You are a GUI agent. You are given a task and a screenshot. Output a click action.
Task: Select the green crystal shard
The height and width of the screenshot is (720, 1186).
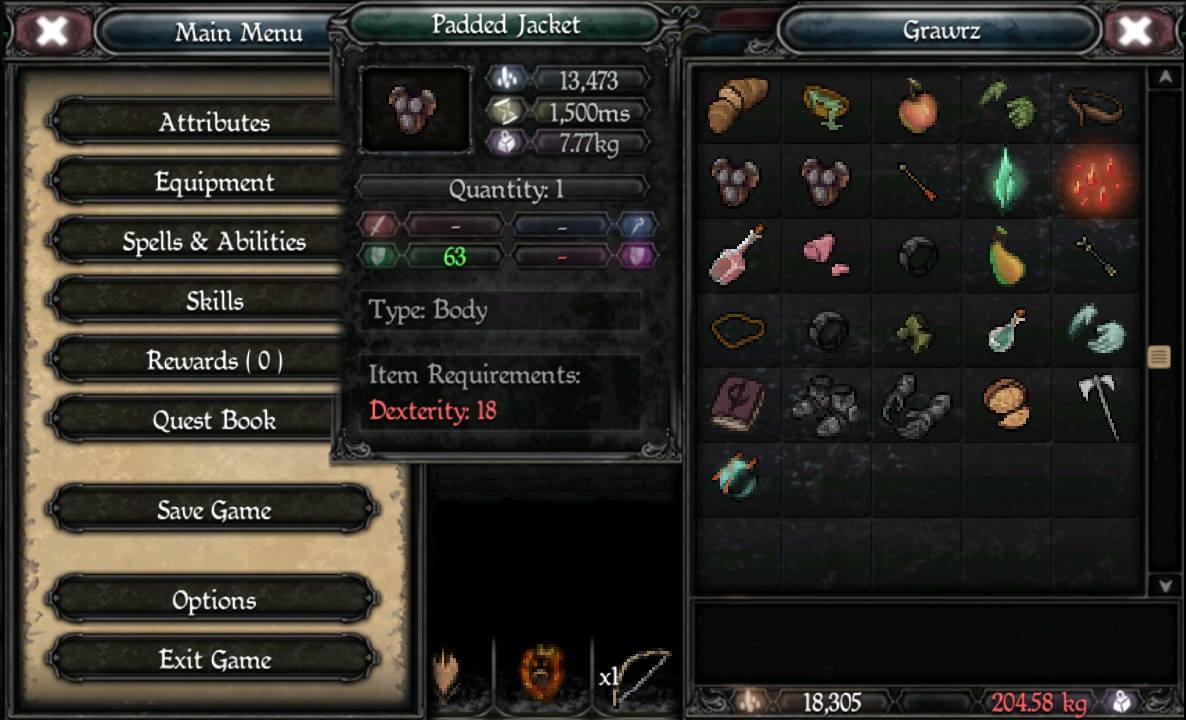tap(1006, 181)
